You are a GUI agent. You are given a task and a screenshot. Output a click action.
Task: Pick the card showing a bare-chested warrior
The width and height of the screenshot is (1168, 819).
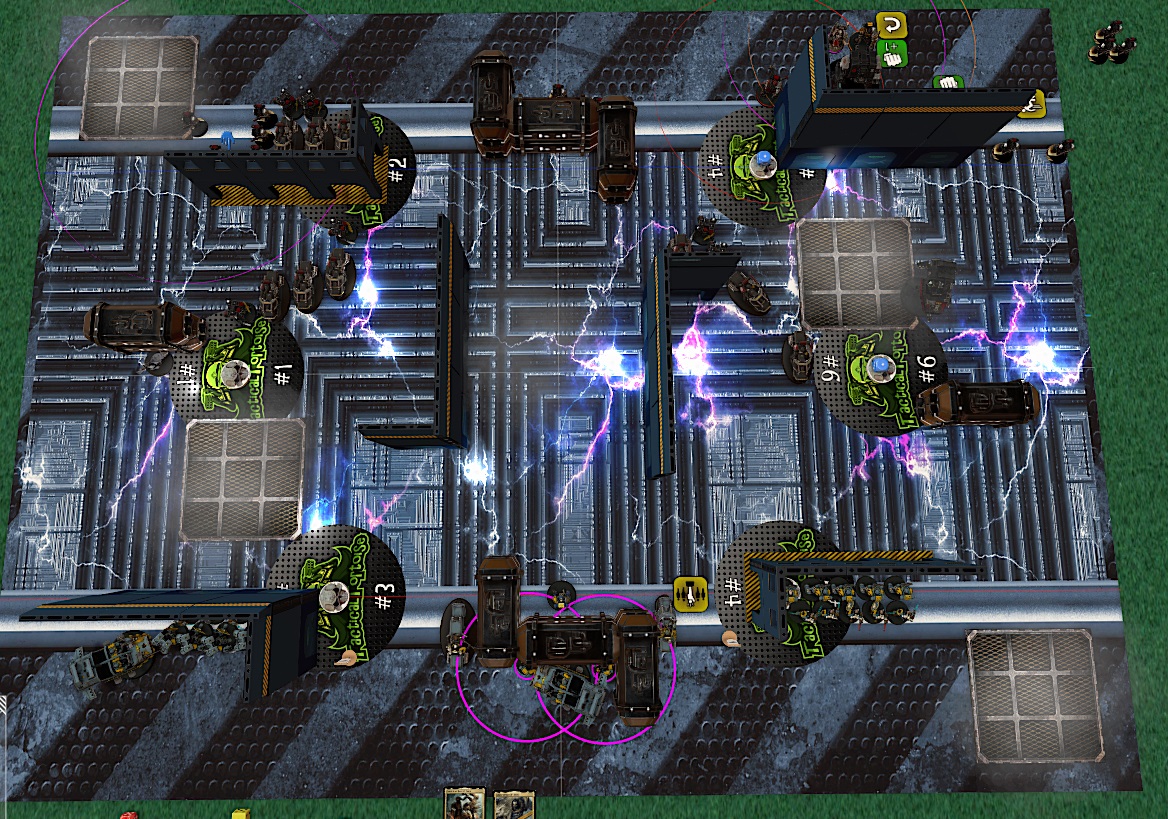point(463,804)
